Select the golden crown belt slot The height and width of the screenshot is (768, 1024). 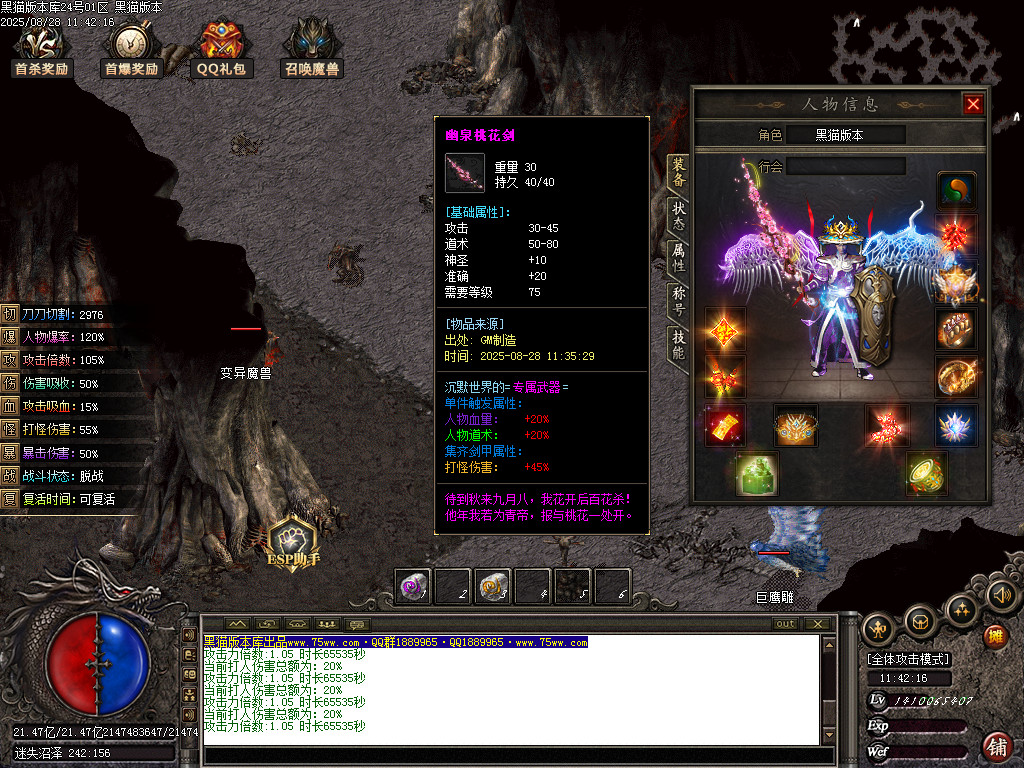(796, 425)
